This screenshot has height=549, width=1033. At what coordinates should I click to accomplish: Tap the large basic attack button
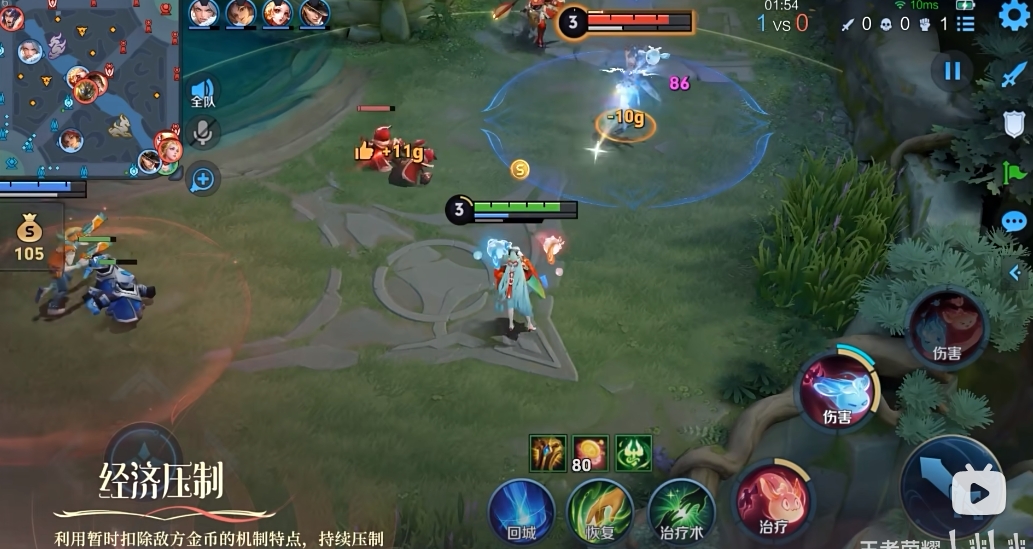[950, 485]
